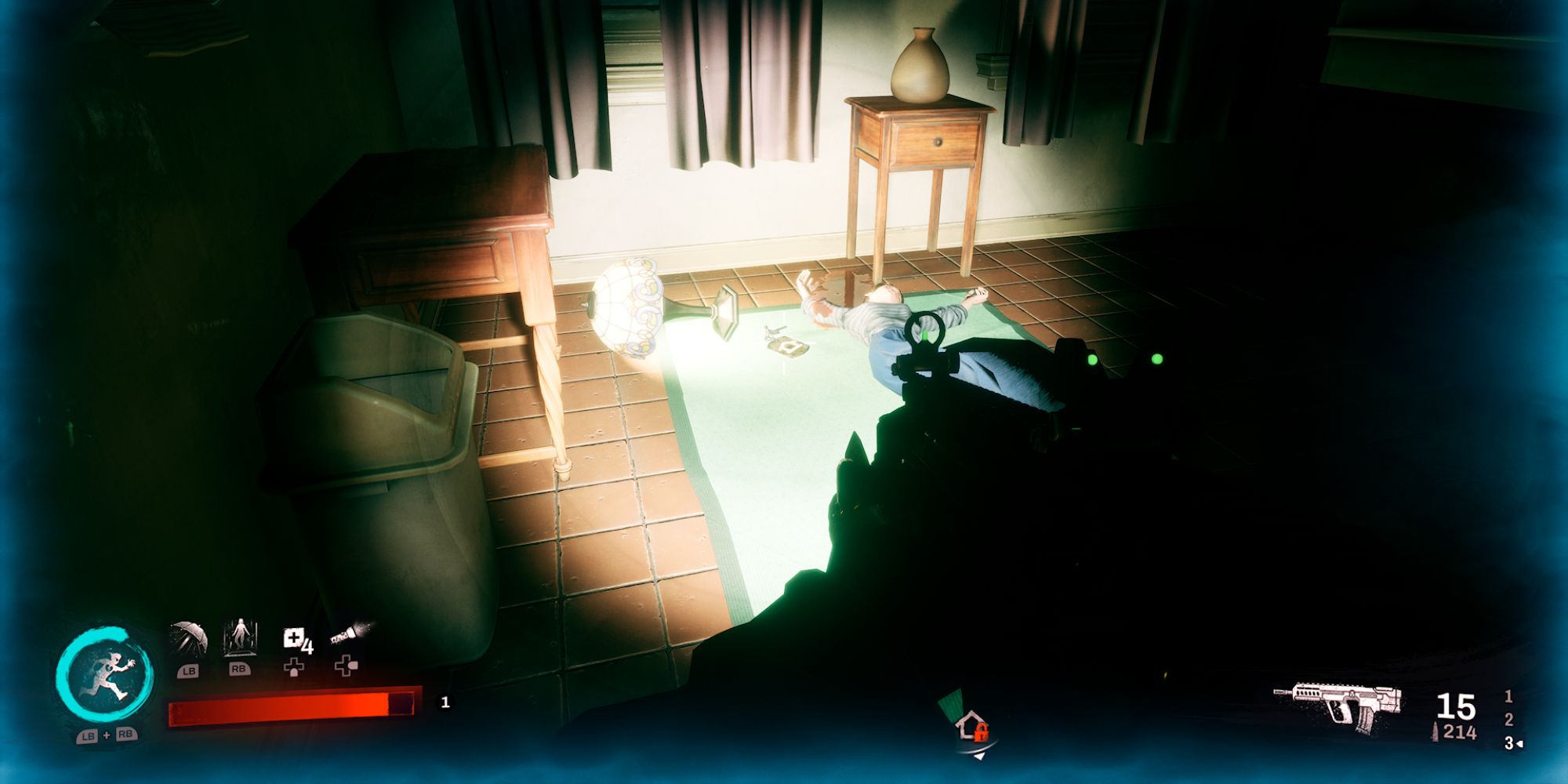Expand the small arrow under the house marker
The width and height of the screenshot is (1568, 784).
[980, 754]
